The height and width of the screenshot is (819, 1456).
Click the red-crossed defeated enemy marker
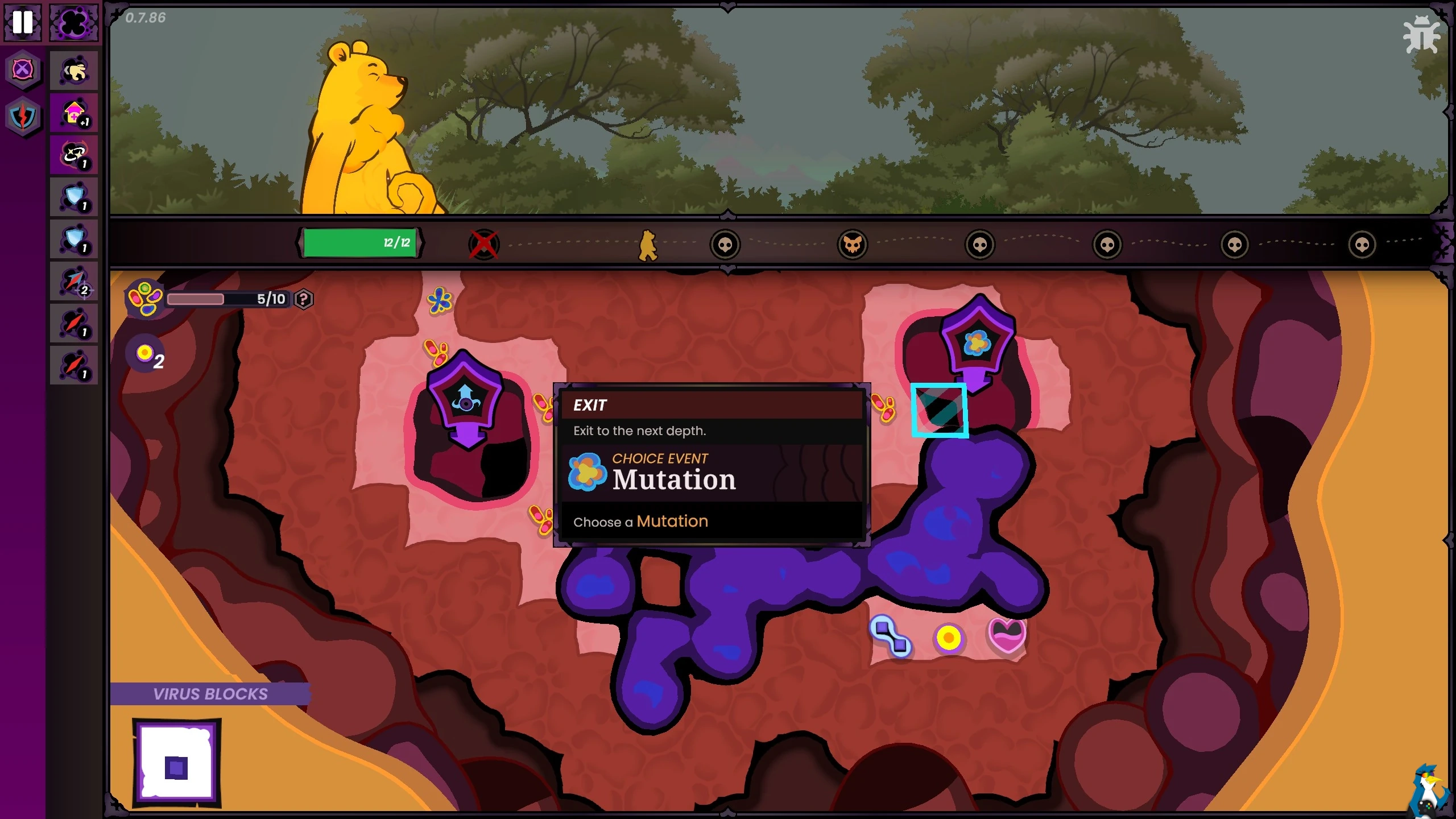point(484,245)
